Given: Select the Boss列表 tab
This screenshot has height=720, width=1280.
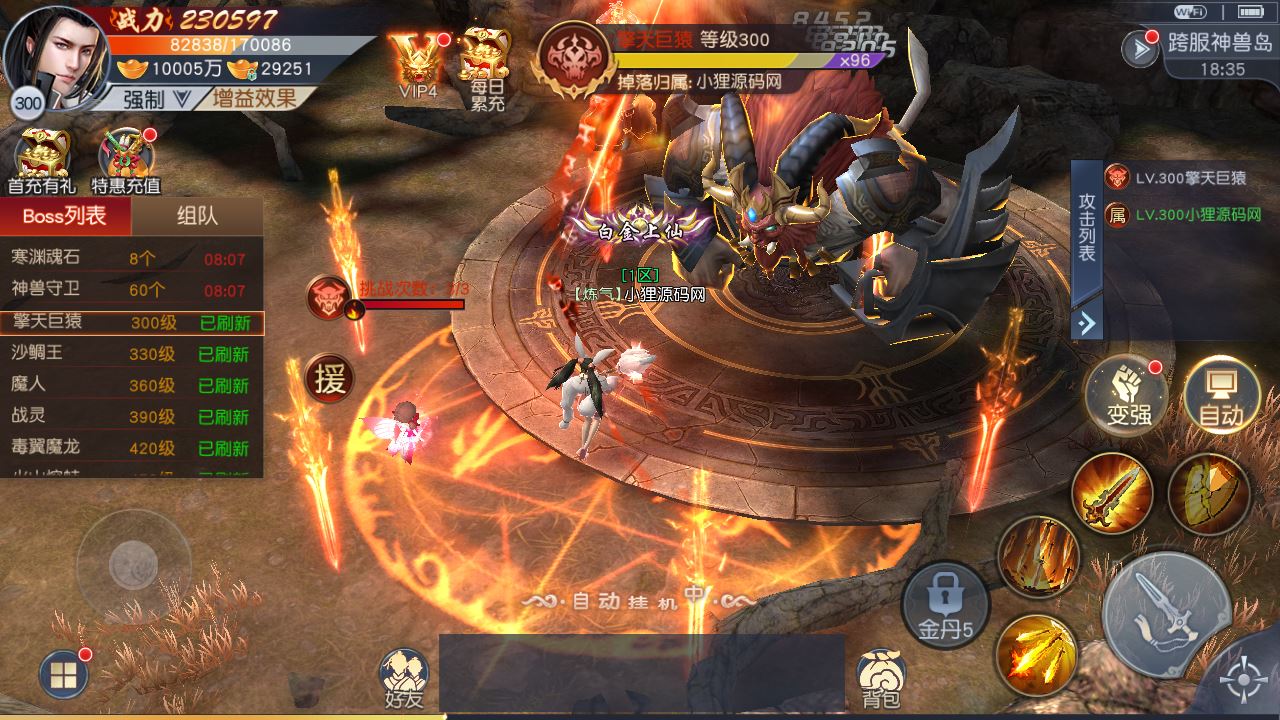Looking at the screenshot, I should coord(65,216).
